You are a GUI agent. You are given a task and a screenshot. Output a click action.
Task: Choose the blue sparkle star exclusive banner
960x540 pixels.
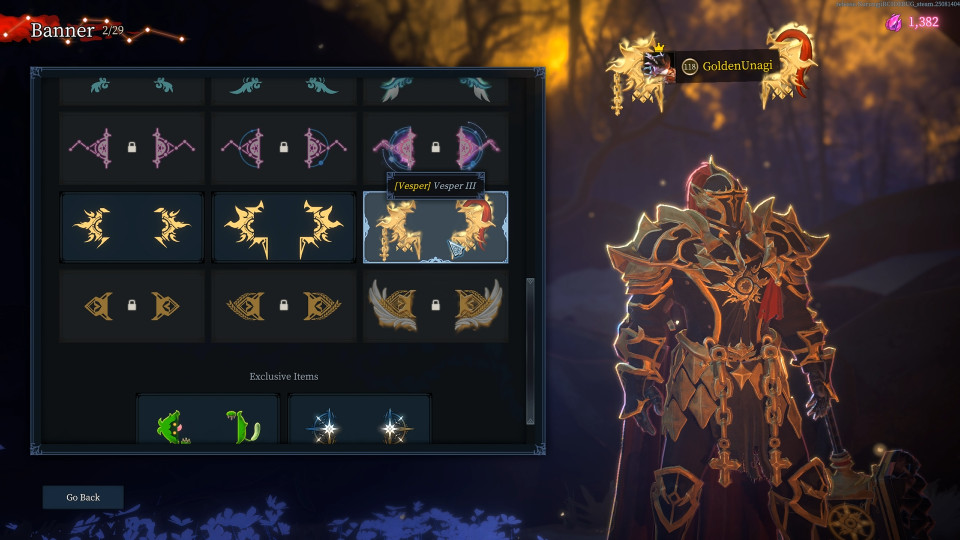[360, 420]
